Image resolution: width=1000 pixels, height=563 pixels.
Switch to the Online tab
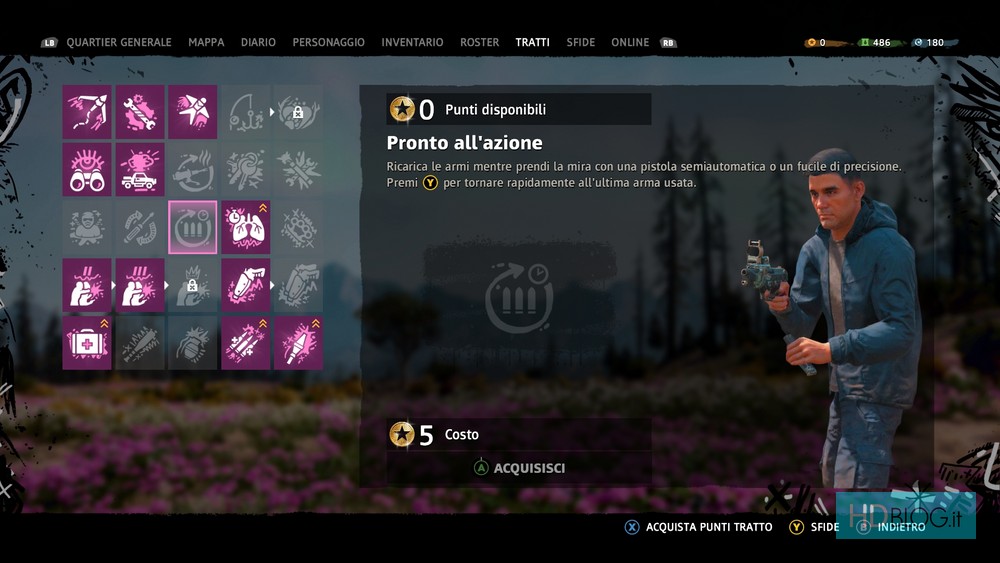(x=630, y=43)
